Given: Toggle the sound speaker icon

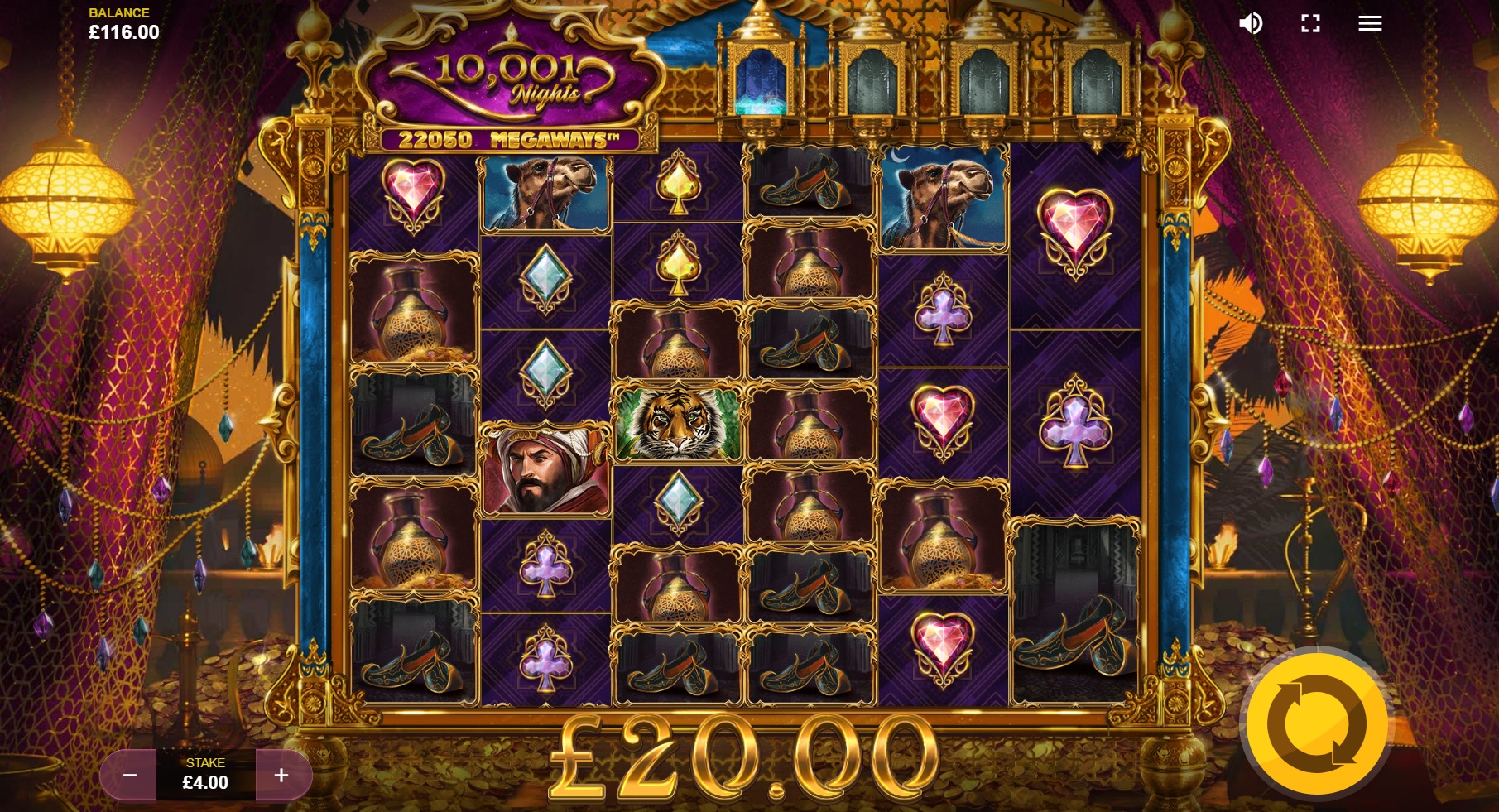Looking at the screenshot, I should click(1250, 23).
